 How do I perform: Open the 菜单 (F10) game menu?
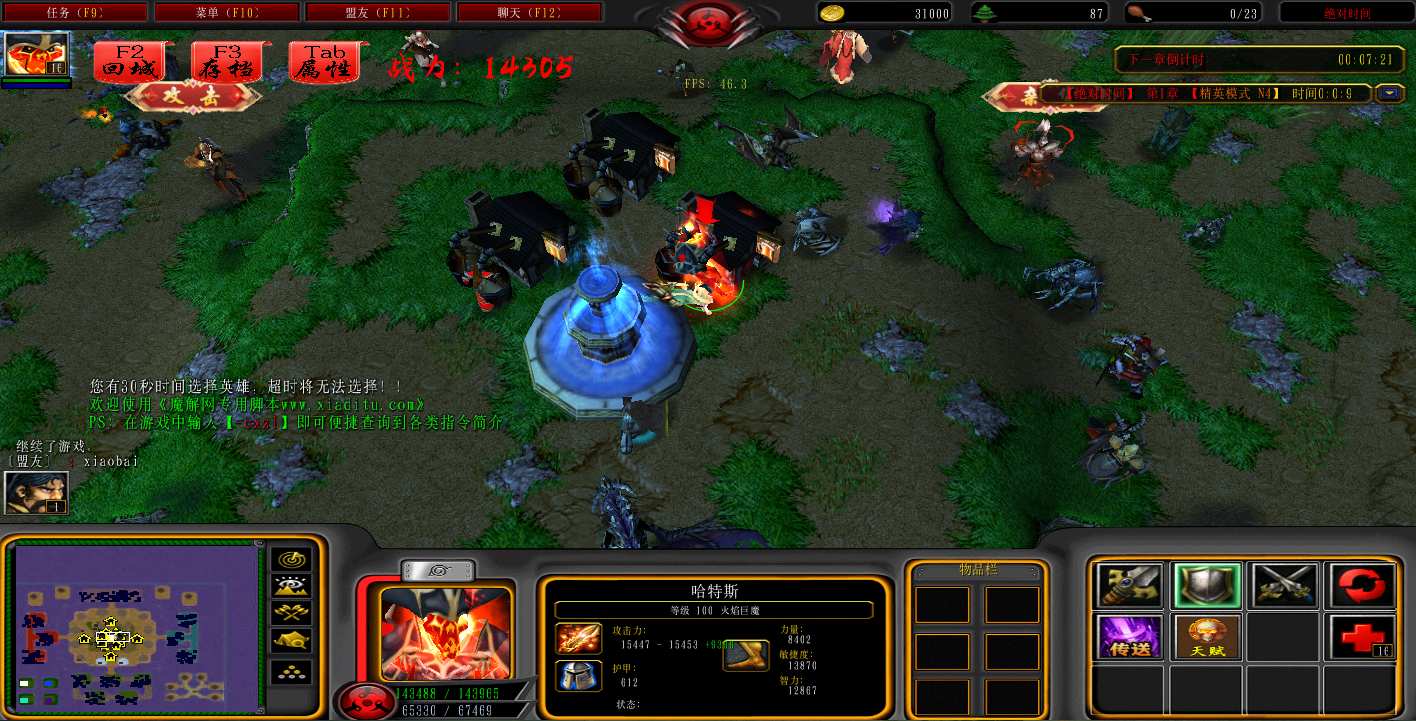click(227, 13)
